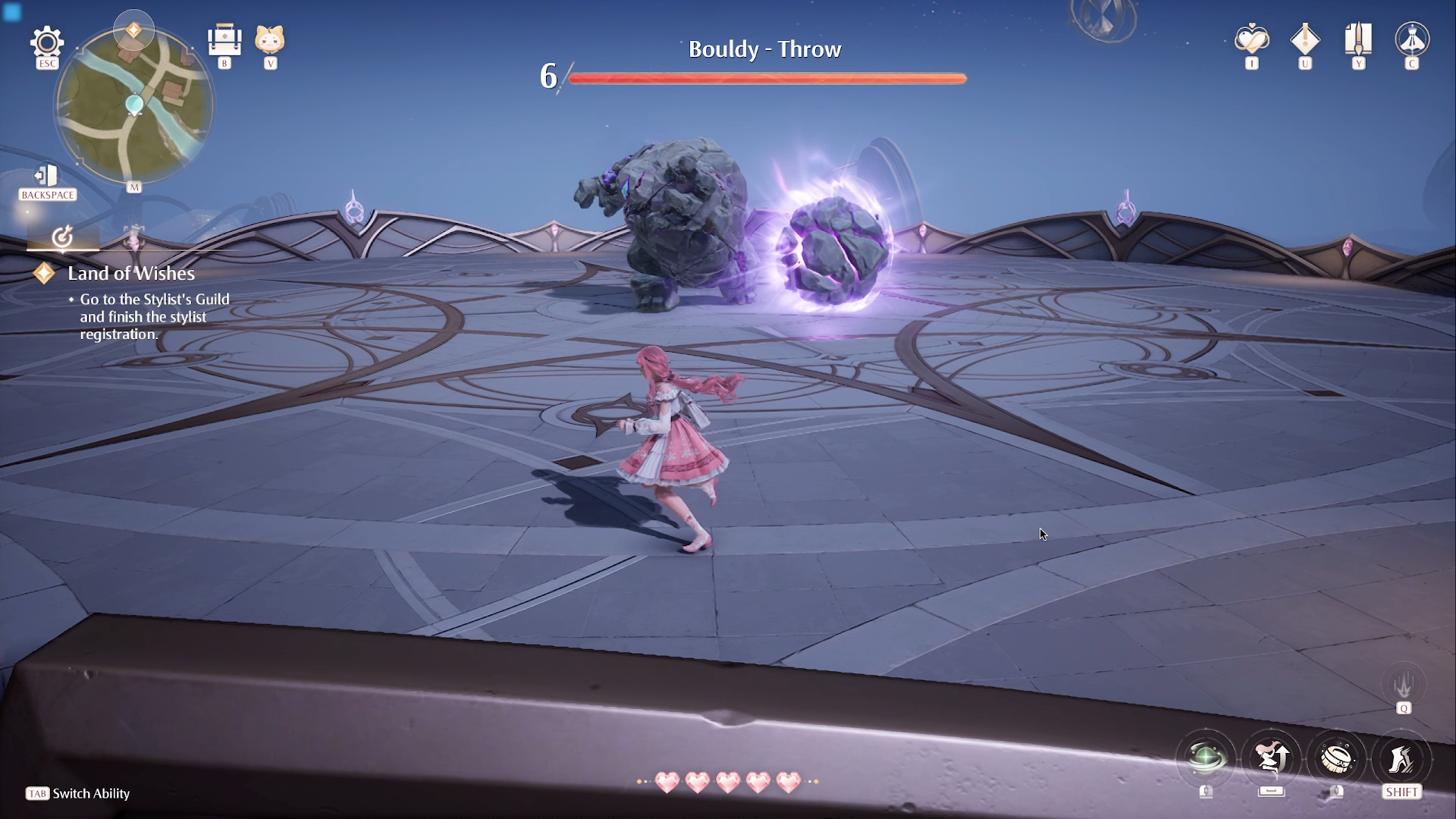Switch to the crystal tracker tab
Viewport: 1456px width, 819px height.
pyautogui.click(x=133, y=237)
